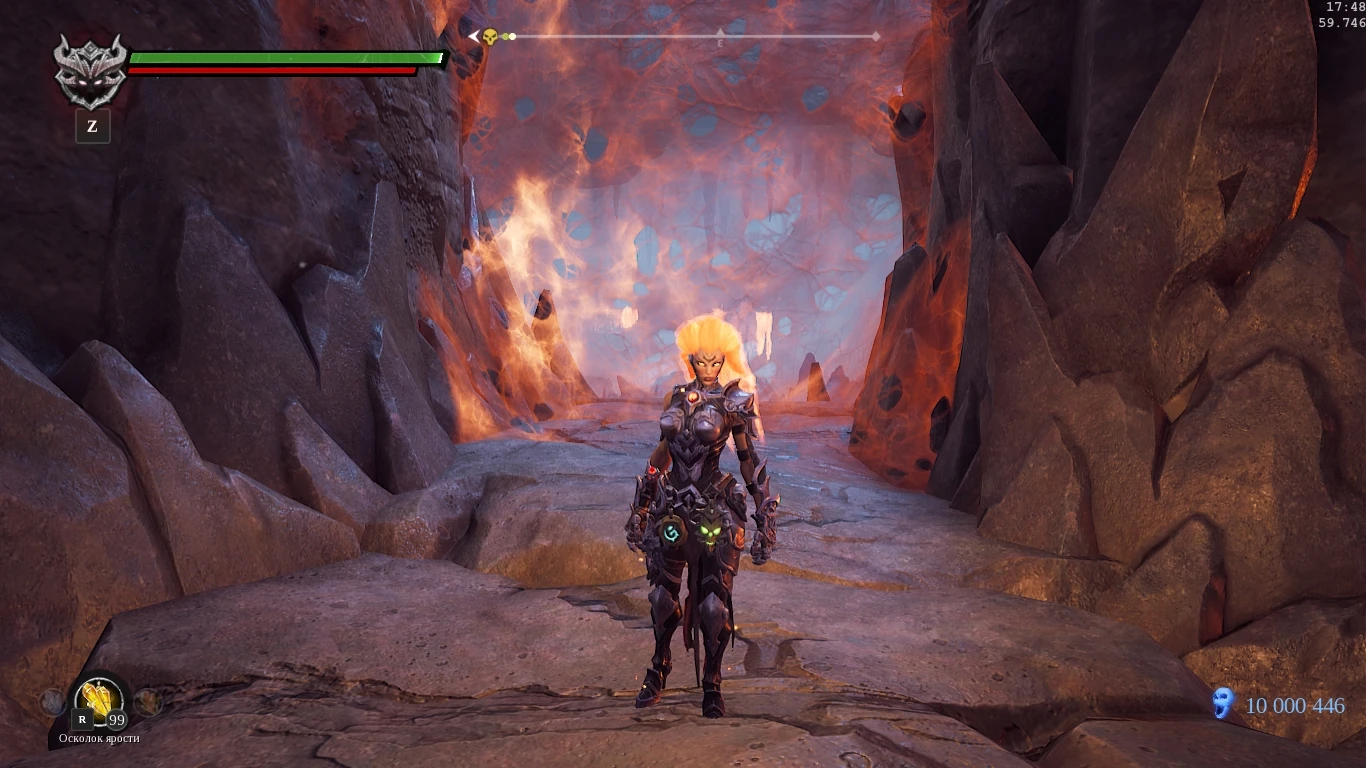Toggle the R keybind badge on the item slot
The height and width of the screenshot is (768, 1366).
point(83,719)
